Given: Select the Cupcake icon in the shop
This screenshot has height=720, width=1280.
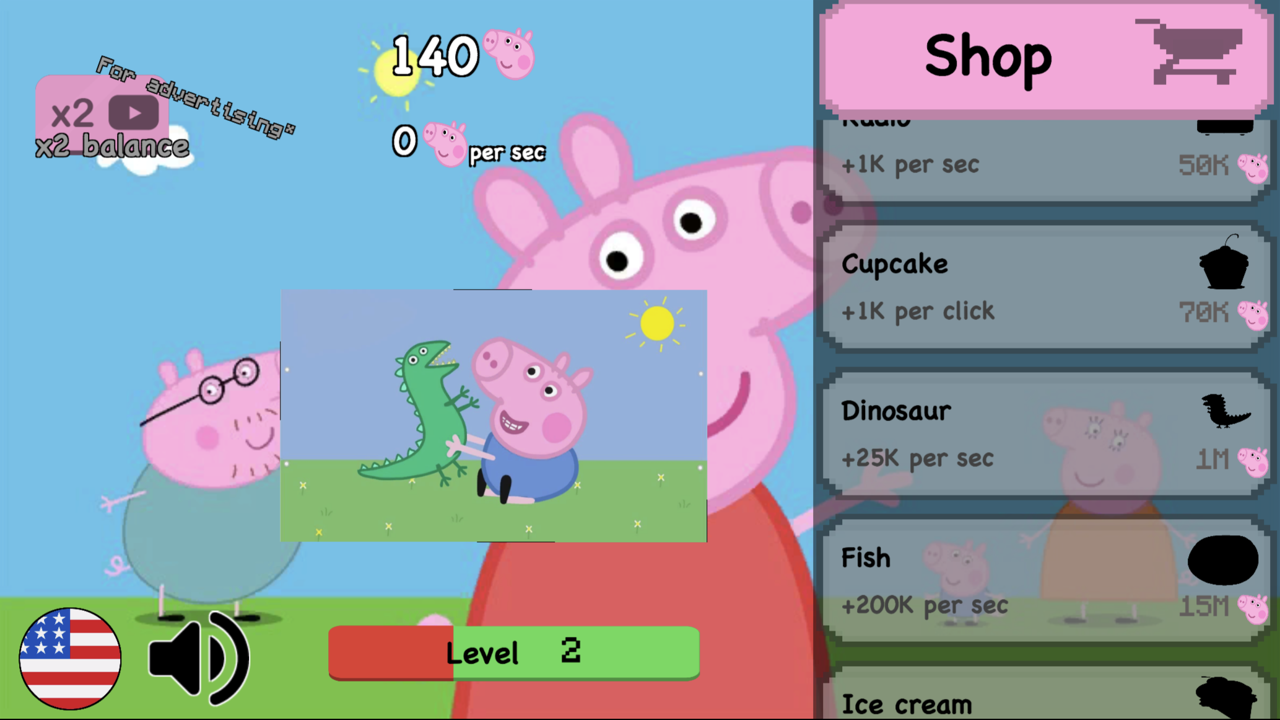Looking at the screenshot, I should [1224, 263].
